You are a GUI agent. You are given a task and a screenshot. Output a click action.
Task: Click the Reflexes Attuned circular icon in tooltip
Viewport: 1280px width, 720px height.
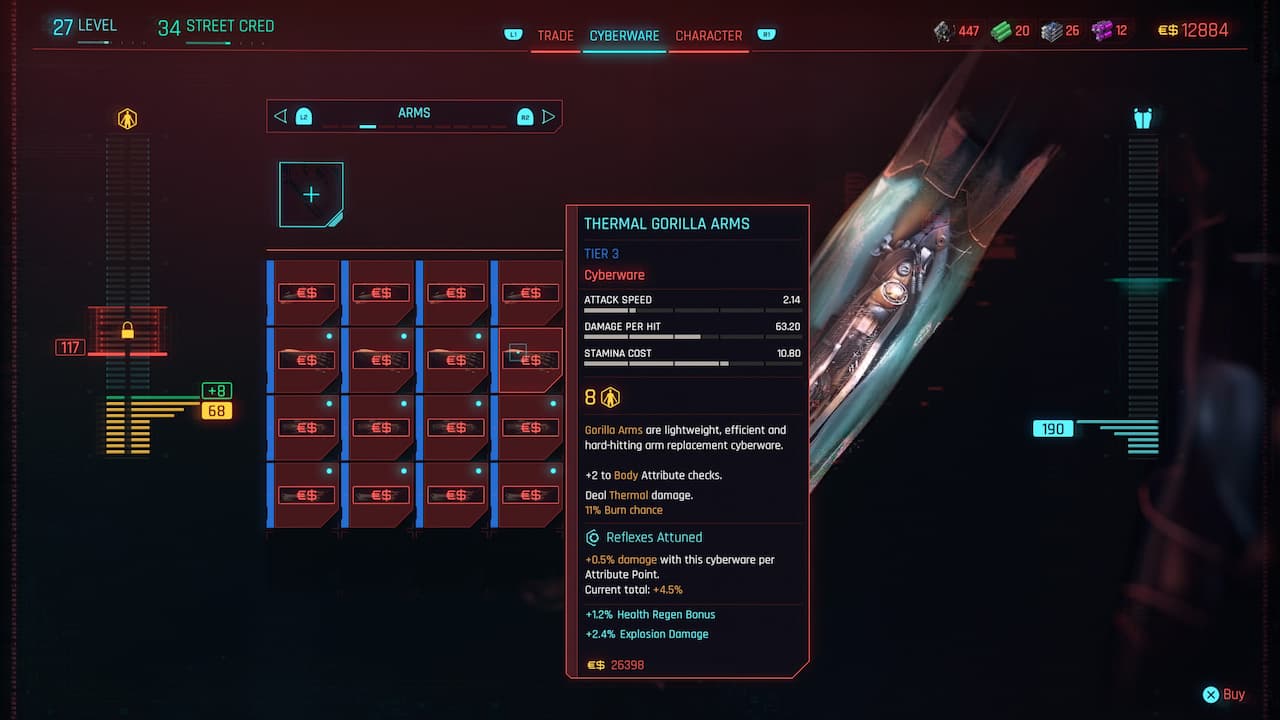[592, 537]
